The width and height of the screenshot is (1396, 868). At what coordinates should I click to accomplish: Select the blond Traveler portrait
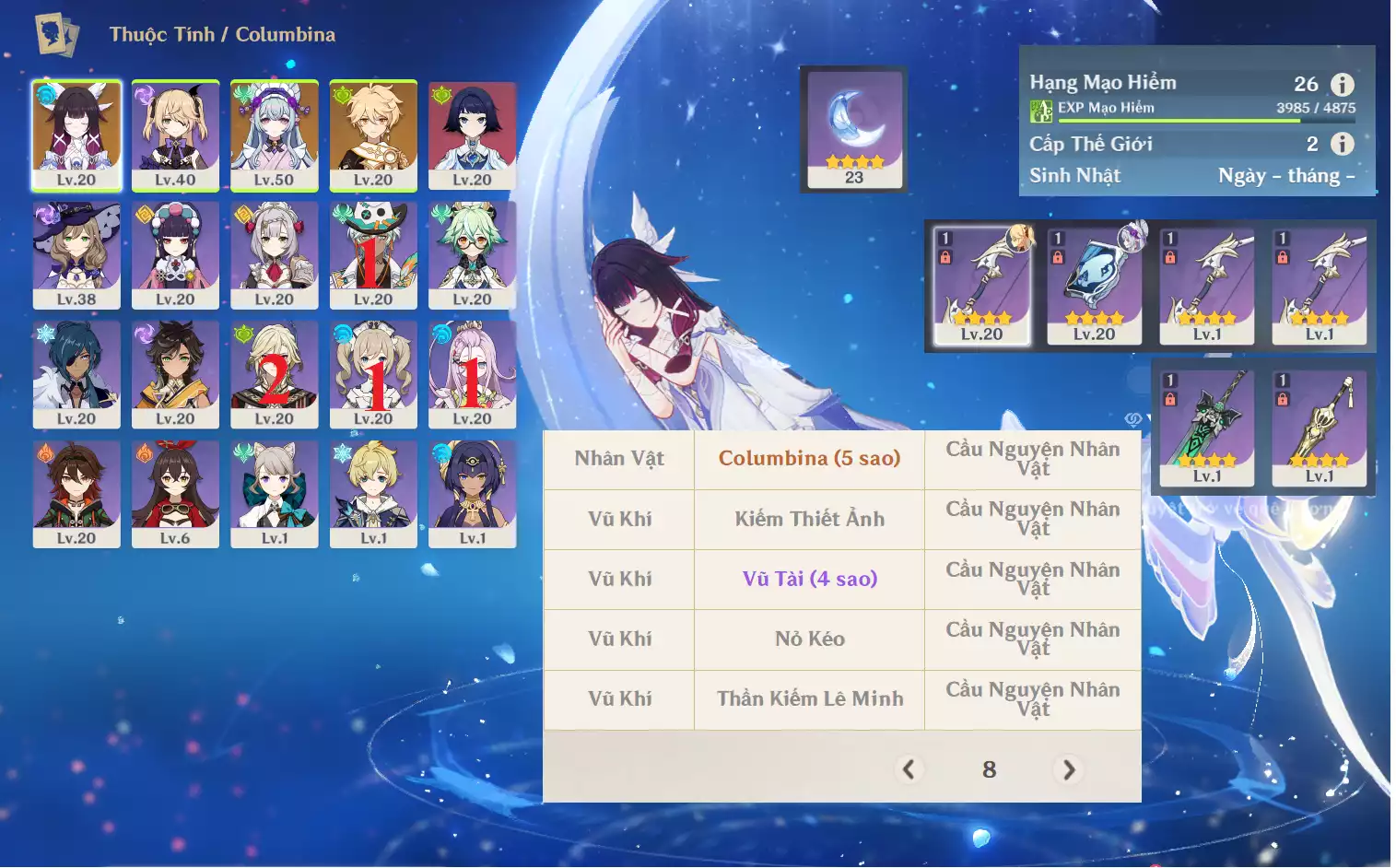point(373,135)
